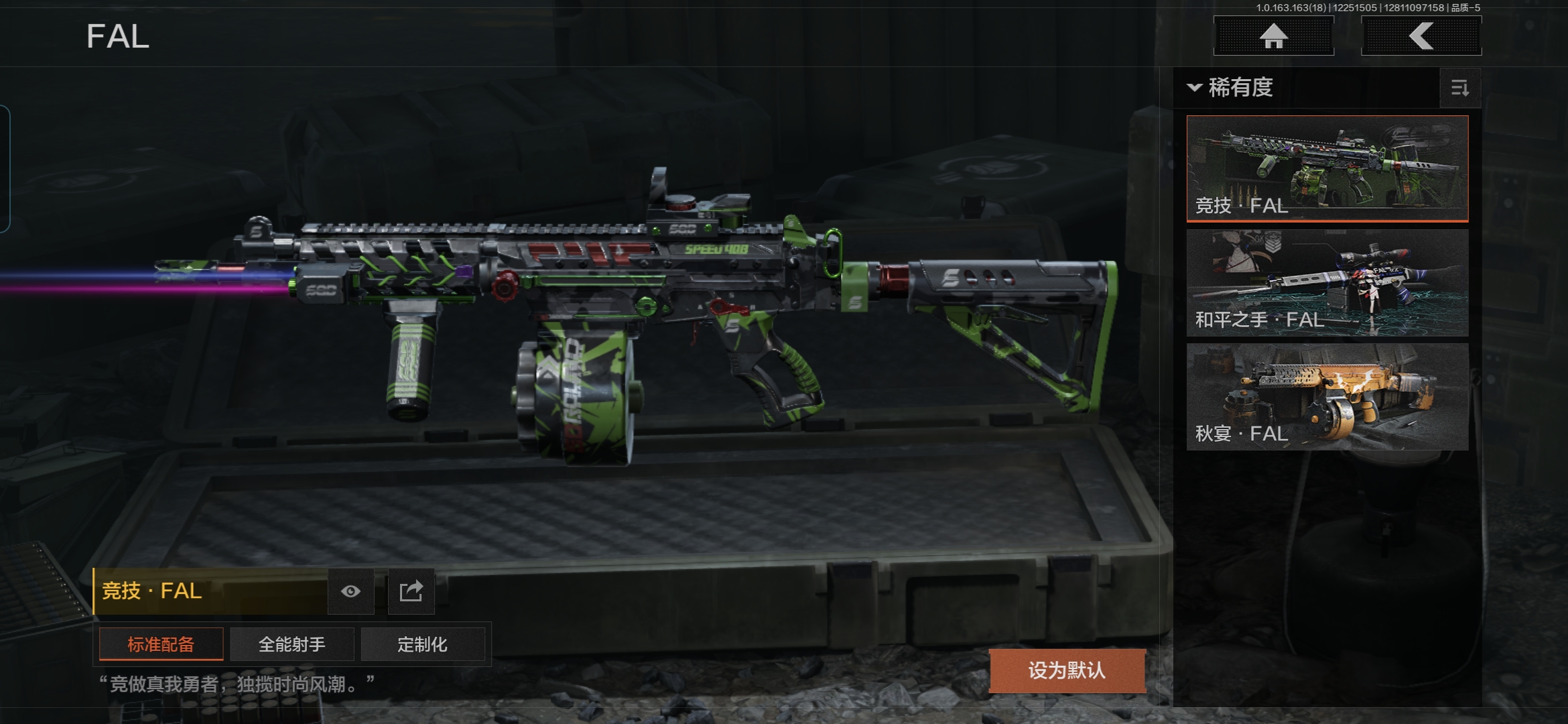
Task: Open the 稀有度 sort dropdown
Action: coord(1232,88)
